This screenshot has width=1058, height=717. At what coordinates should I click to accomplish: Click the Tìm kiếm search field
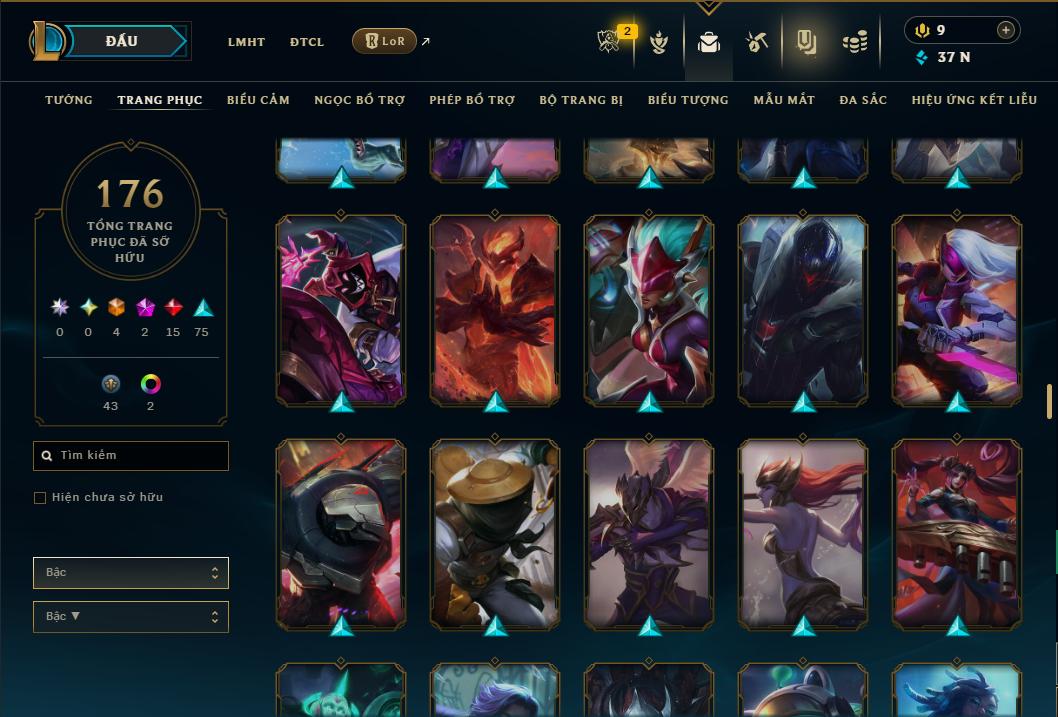(131, 456)
